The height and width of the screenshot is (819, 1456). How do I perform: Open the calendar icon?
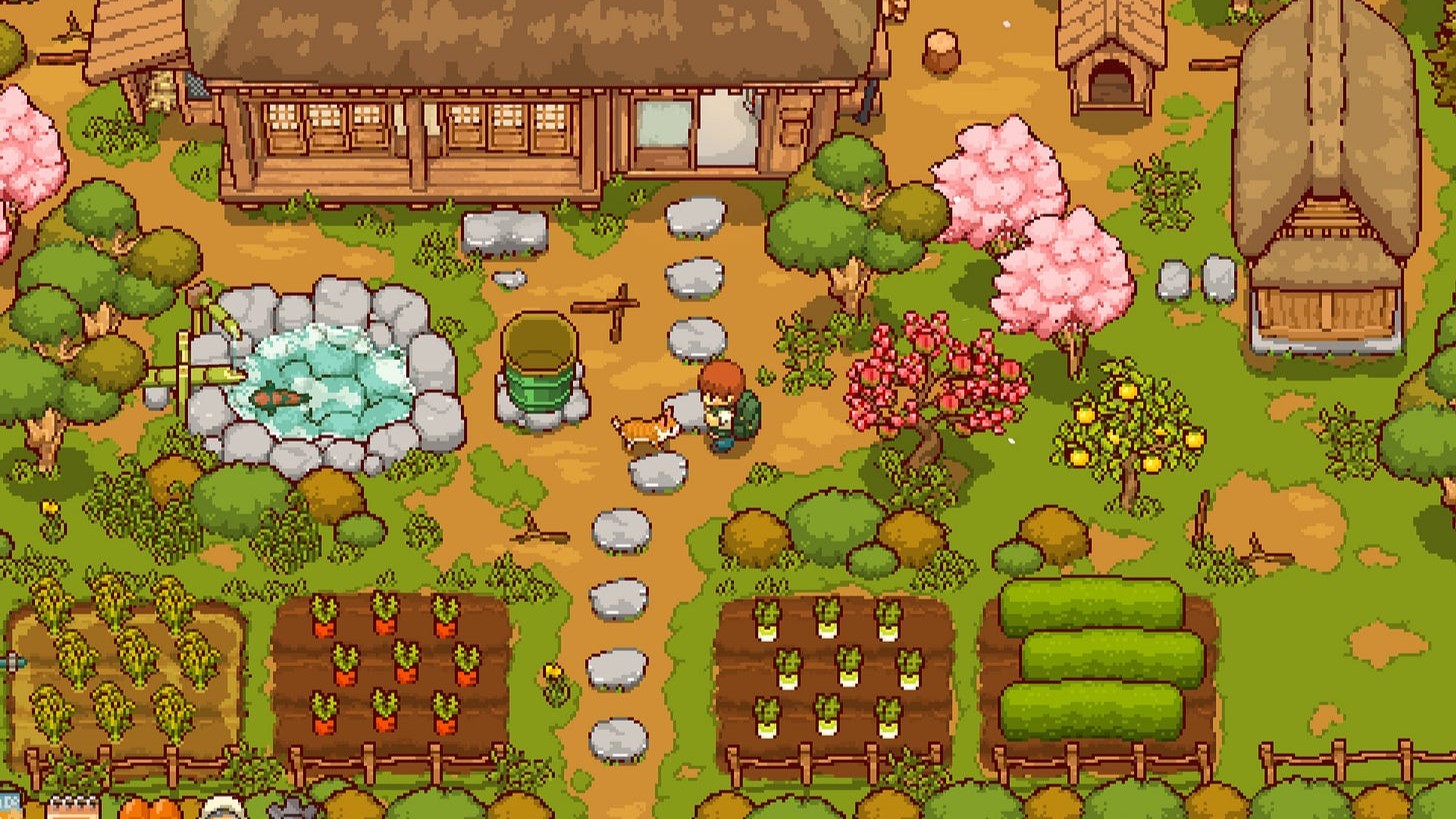pos(72,808)
